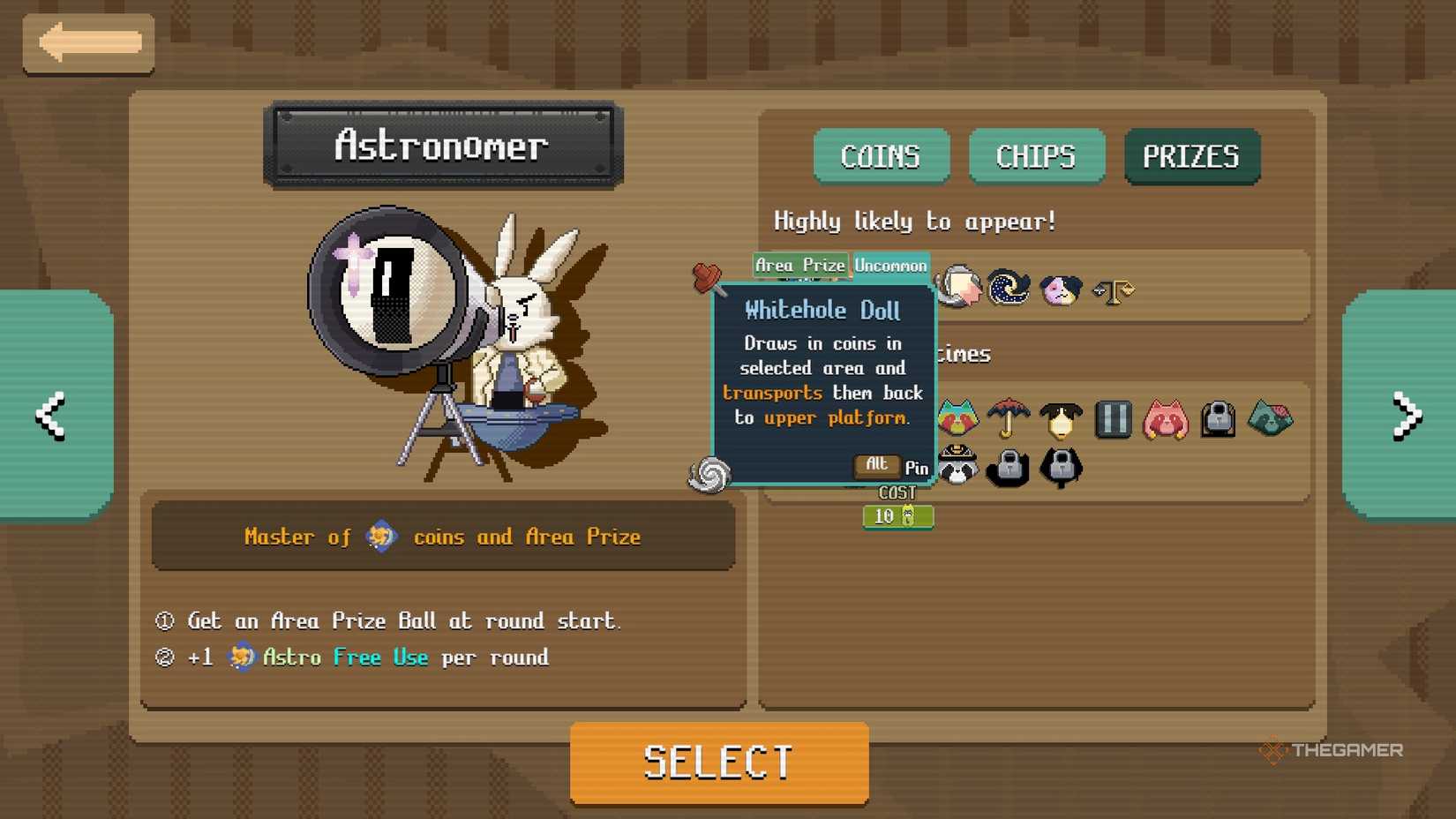Enable the Pin option on the tooltip
The image size is (1456, 819).
click(x=918, y=469)
